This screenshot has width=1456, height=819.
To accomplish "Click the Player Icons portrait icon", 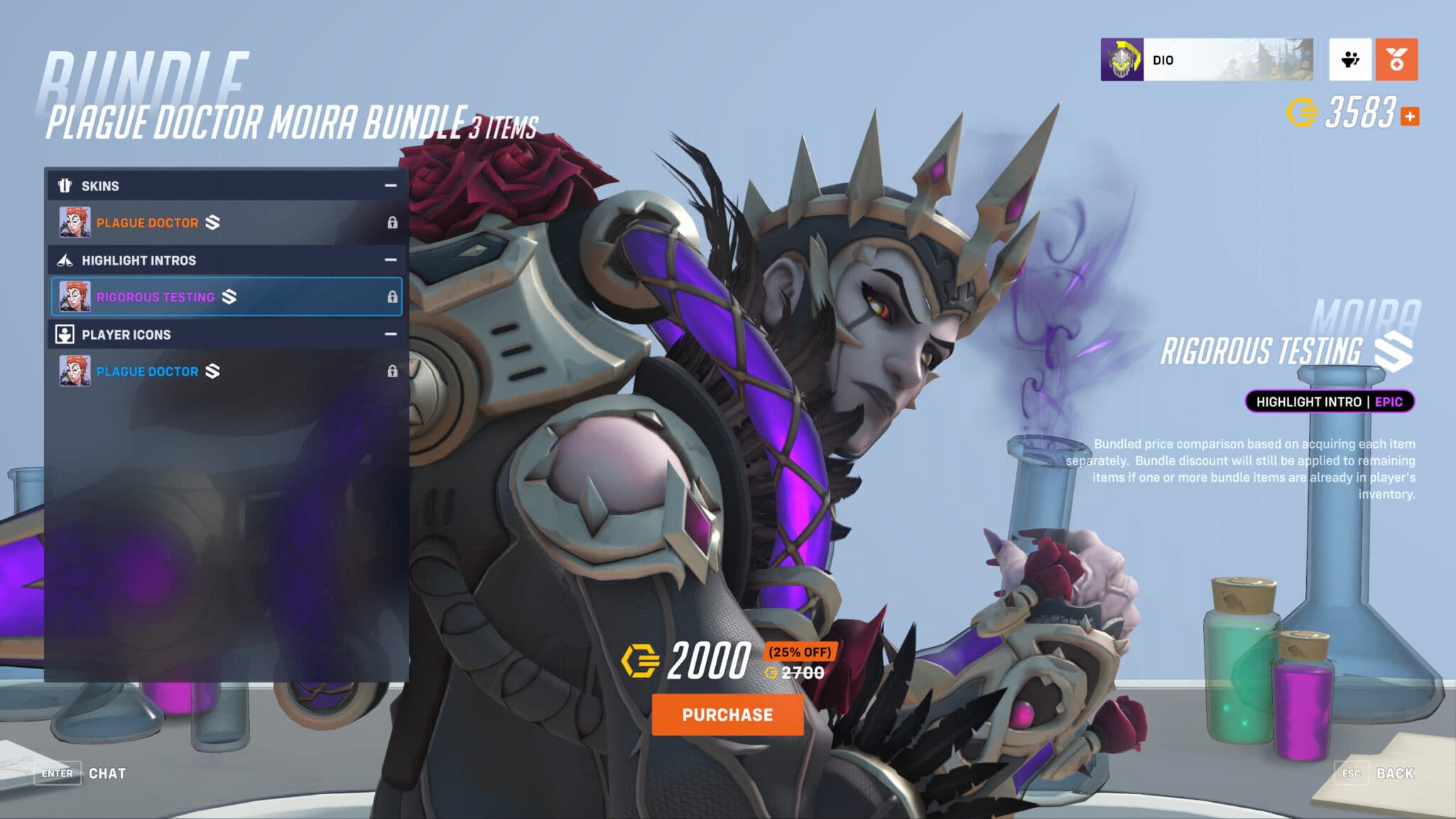I will pos(65,335).
